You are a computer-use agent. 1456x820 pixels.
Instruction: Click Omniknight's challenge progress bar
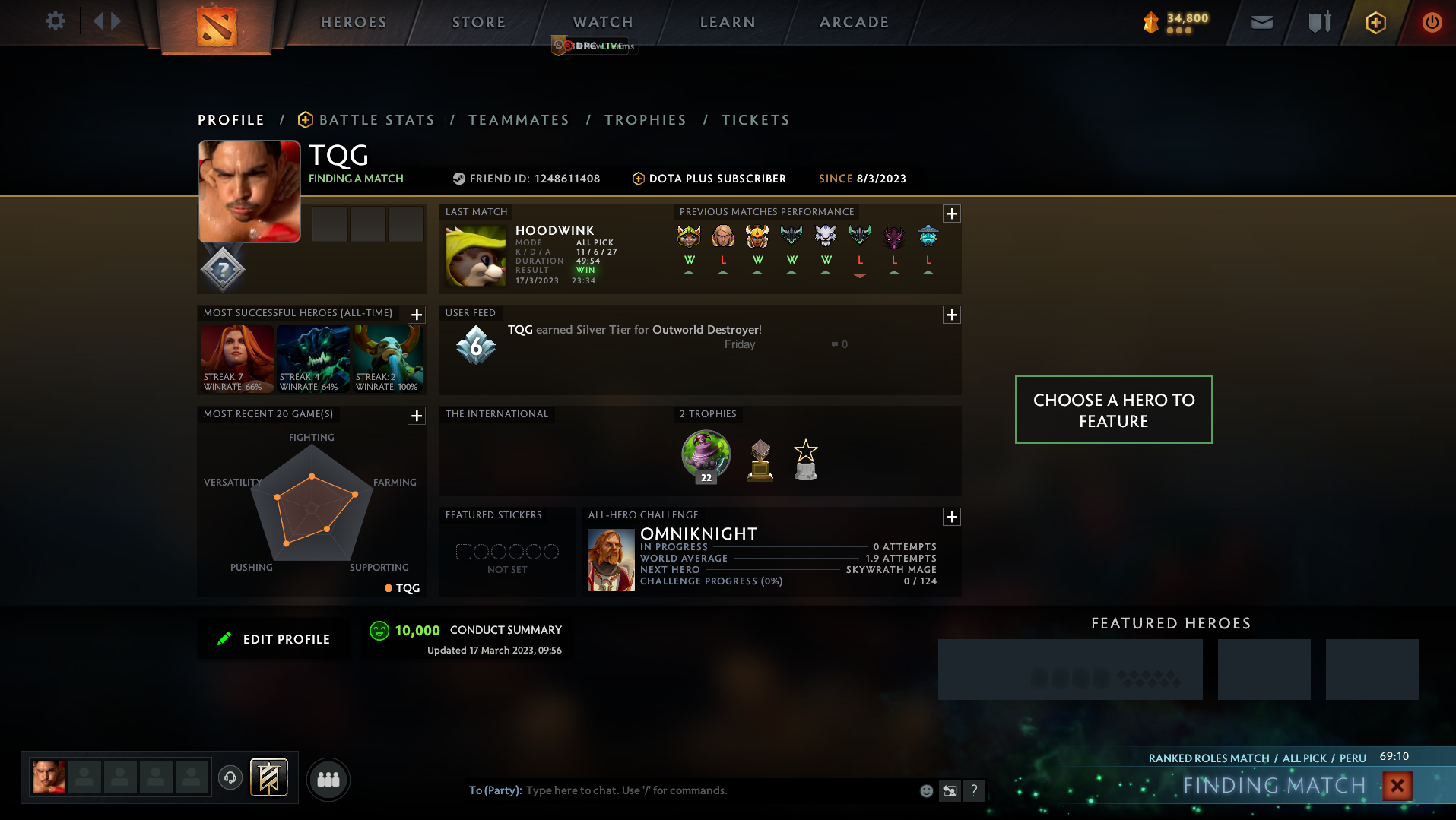tap(844, 581)
